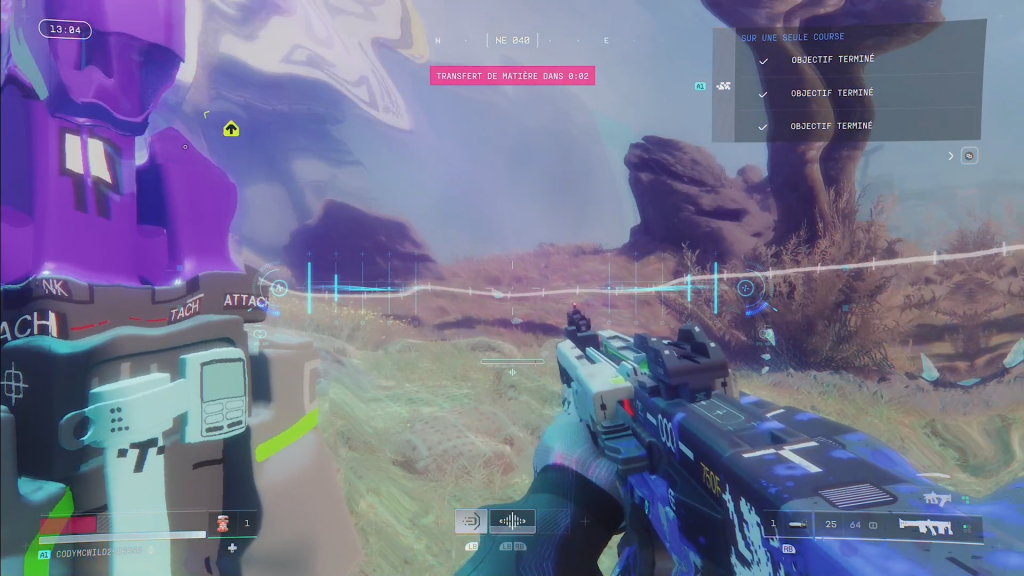Click the yellow arrow waypoint marker

coord(231,128)
